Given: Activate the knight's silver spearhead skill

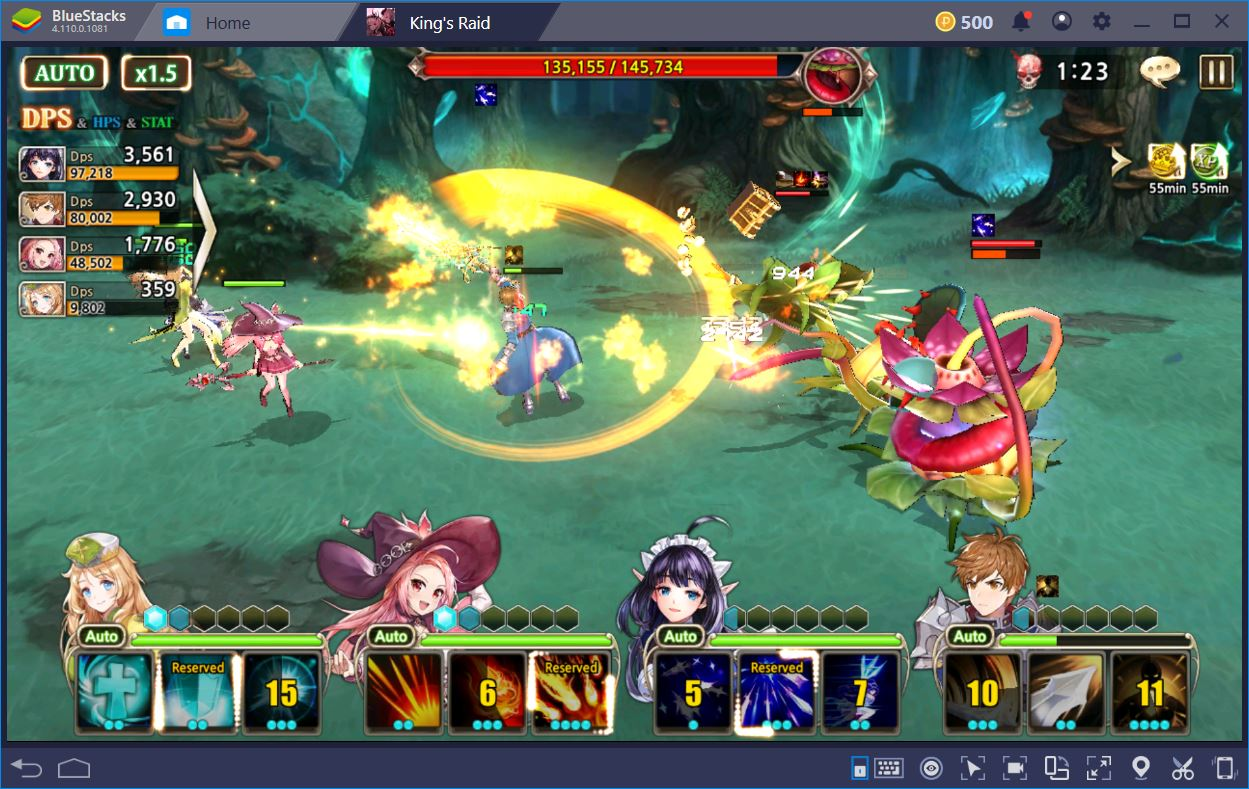Looking at the screenshot, I should (1066, 691).
